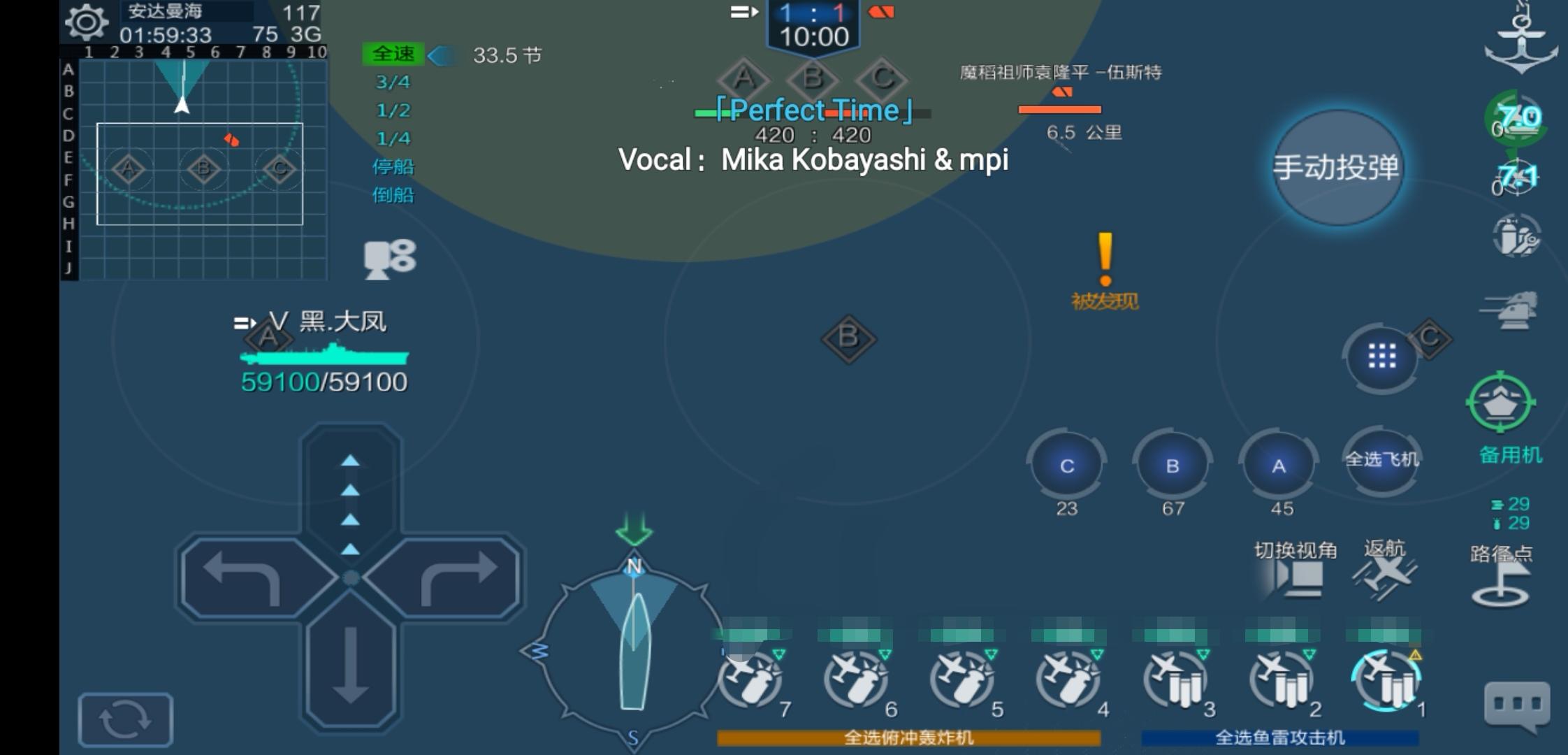Choose the 停船 stop ship option
Screen dimensions: 1568x755
point(393,167)
